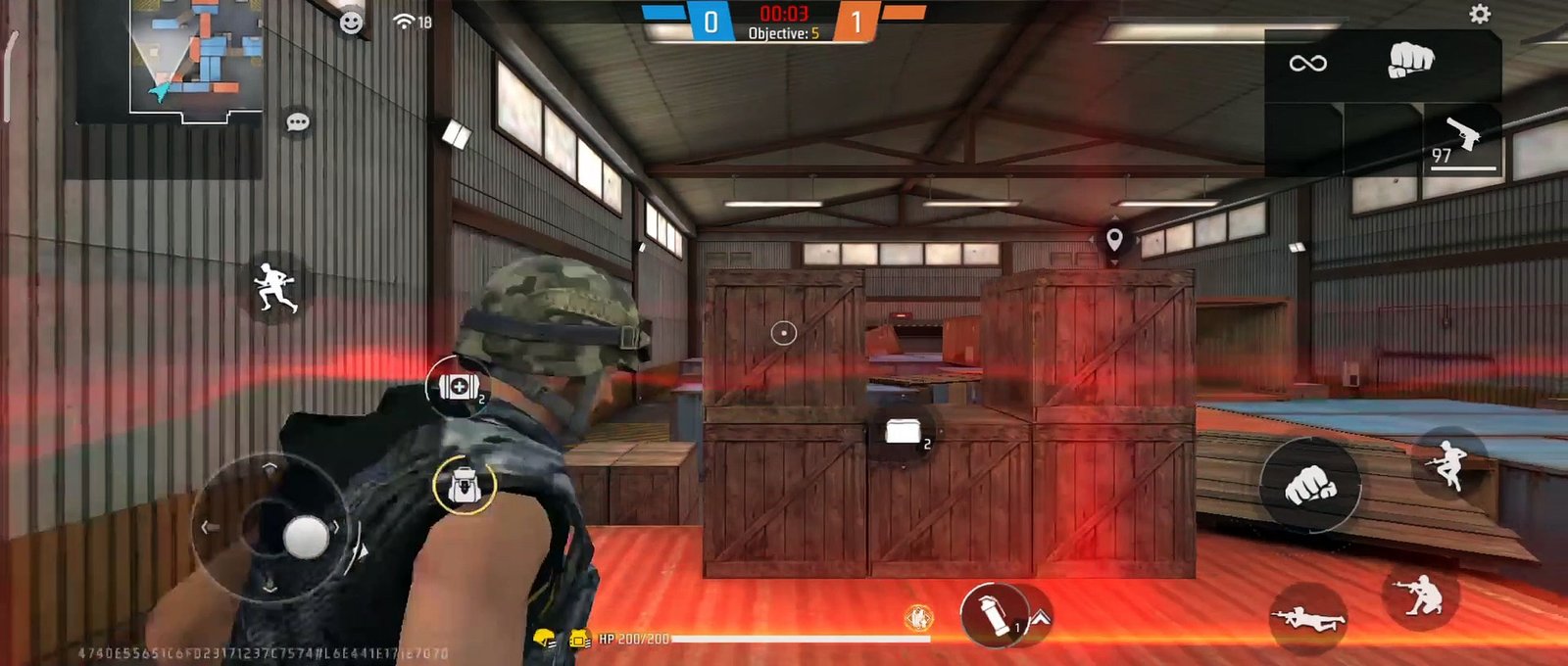
Task: Throw the grenade
Action: click(x=994, y=615)
